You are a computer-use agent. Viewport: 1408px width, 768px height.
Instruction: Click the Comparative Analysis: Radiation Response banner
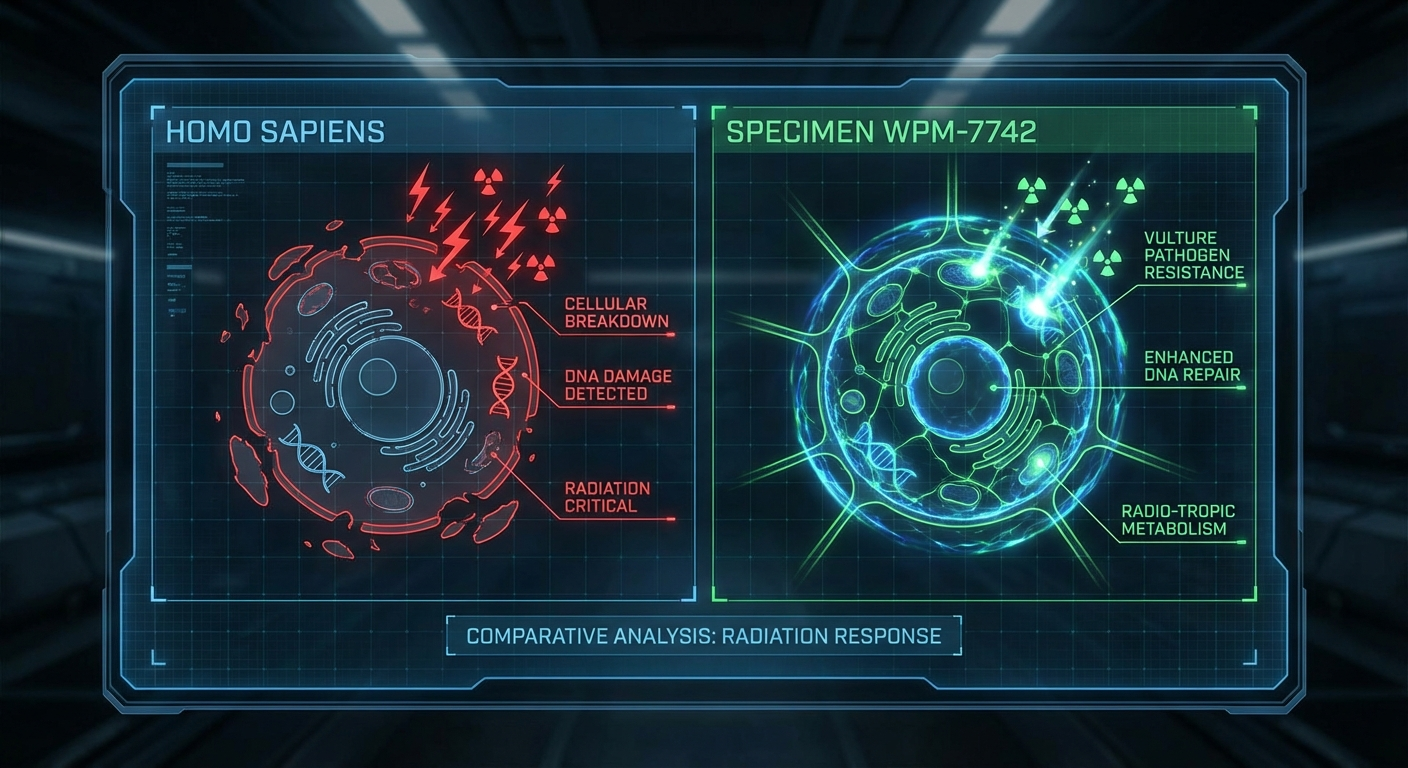[703, 636]
